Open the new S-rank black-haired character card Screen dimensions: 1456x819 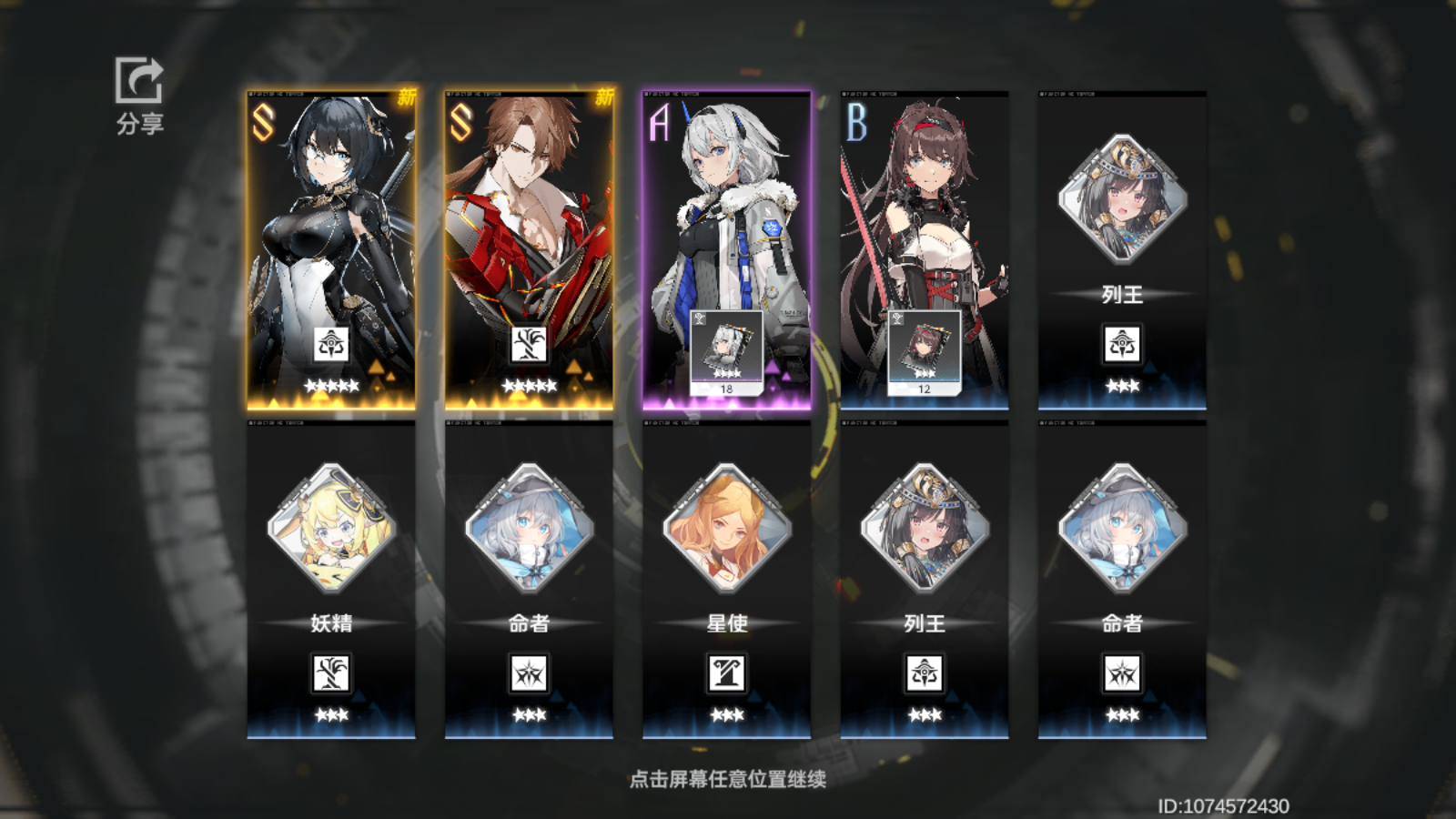[330, 227]
